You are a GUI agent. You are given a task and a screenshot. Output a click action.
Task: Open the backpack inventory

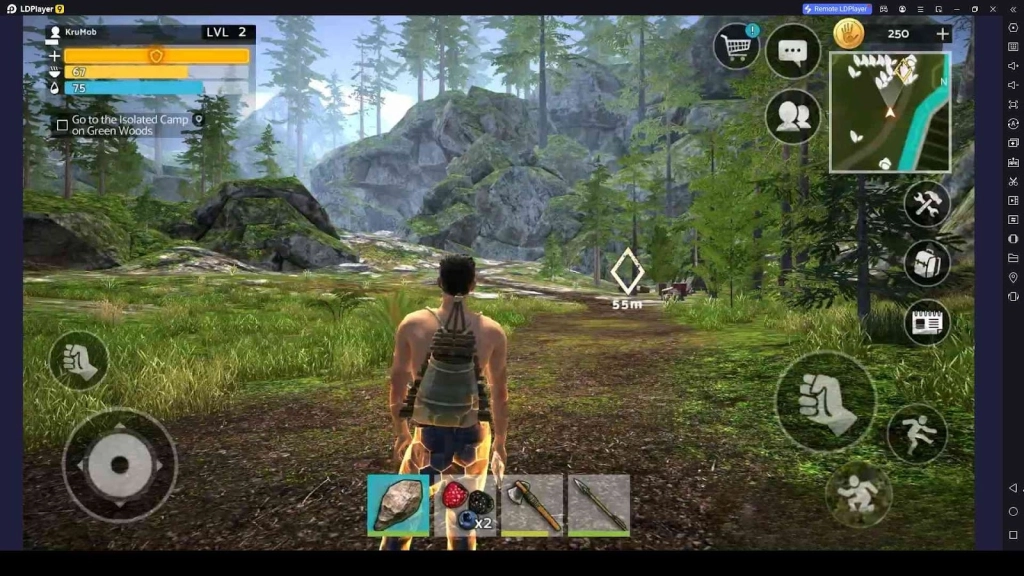pyautogui.click(x=927, y=263)
